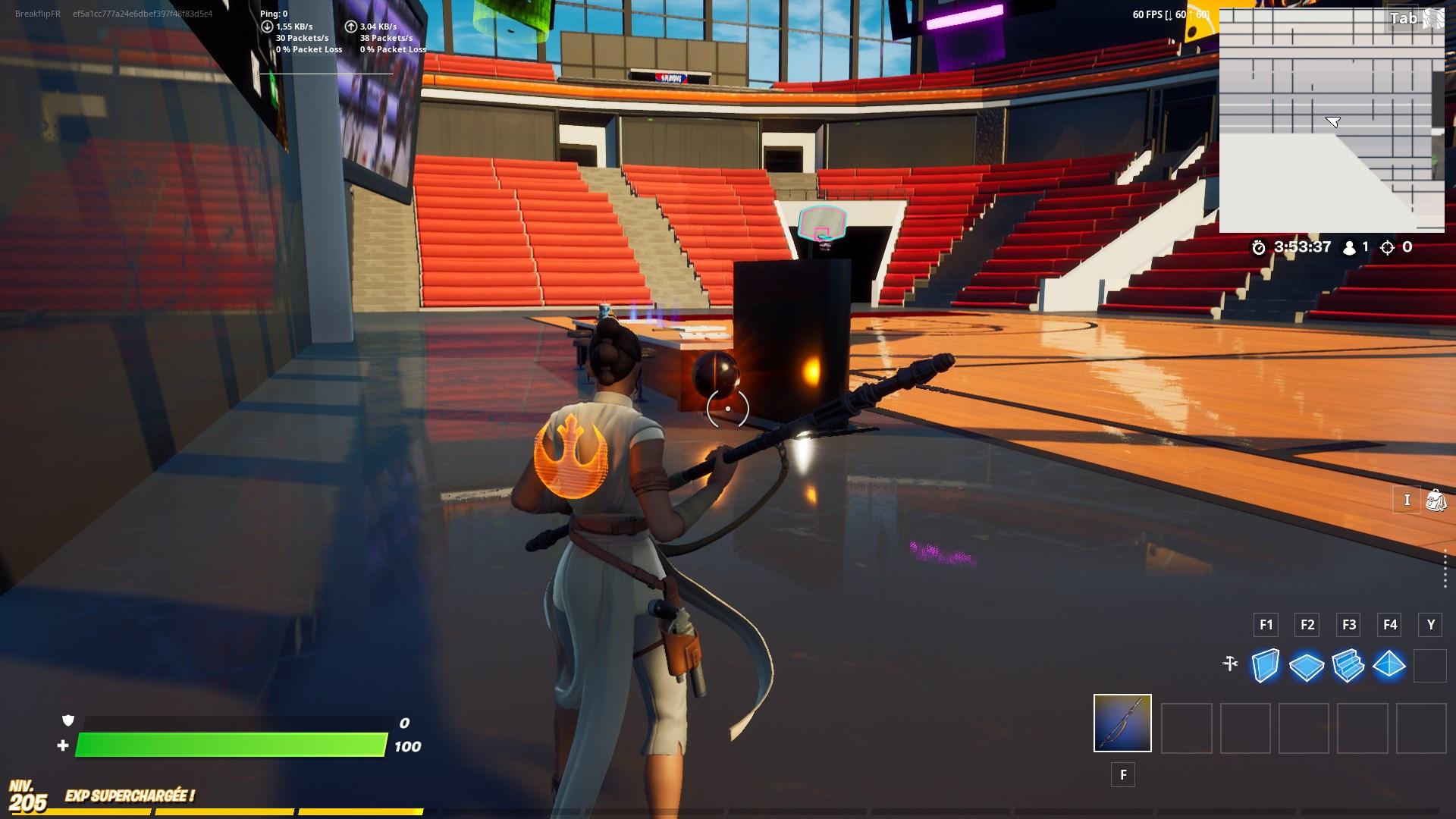Click the Y extra slot key label
This screenshot has width=1456, height=819.
pyautogui.click(x=1431, y=625)
